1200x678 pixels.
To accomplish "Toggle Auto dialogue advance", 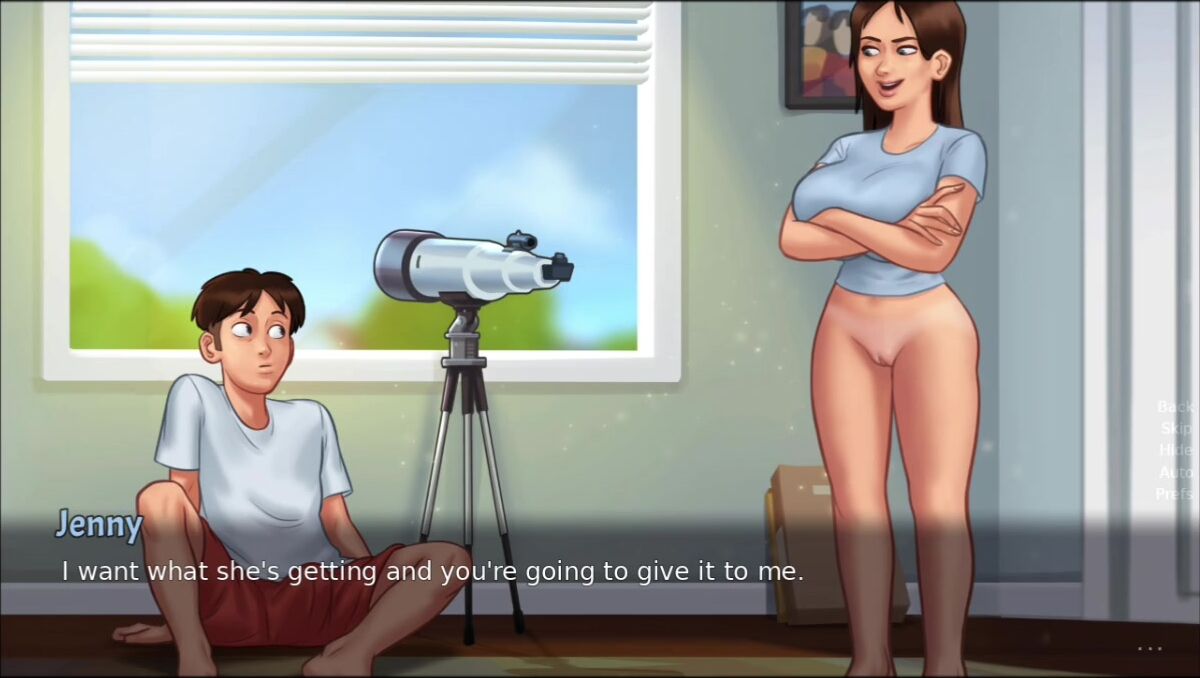I will coord(1175,472).
